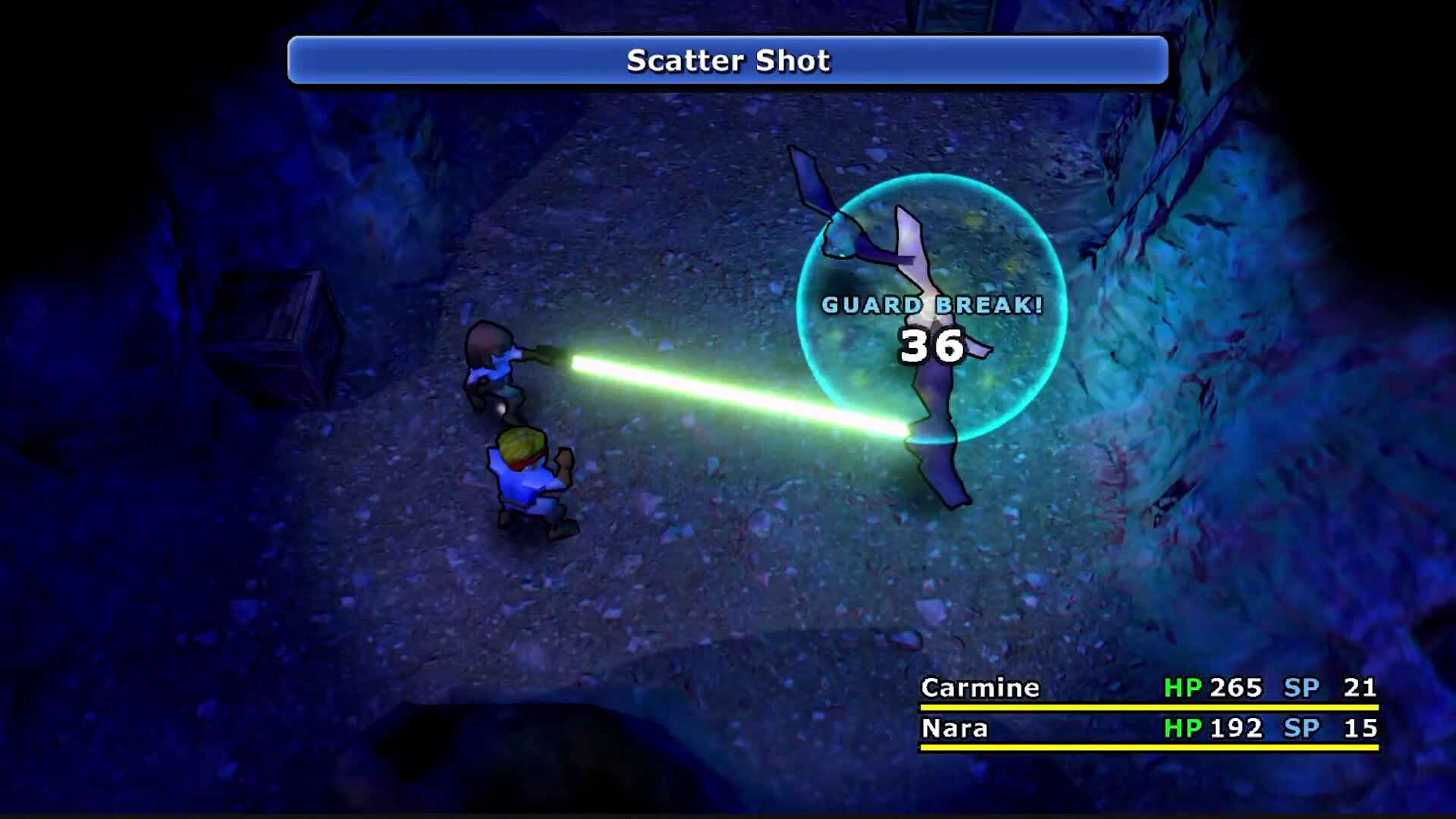Click the GUARD BREAK! damage indicator
The width and height of the screenshot is (1456, 819).
[933, 306]
